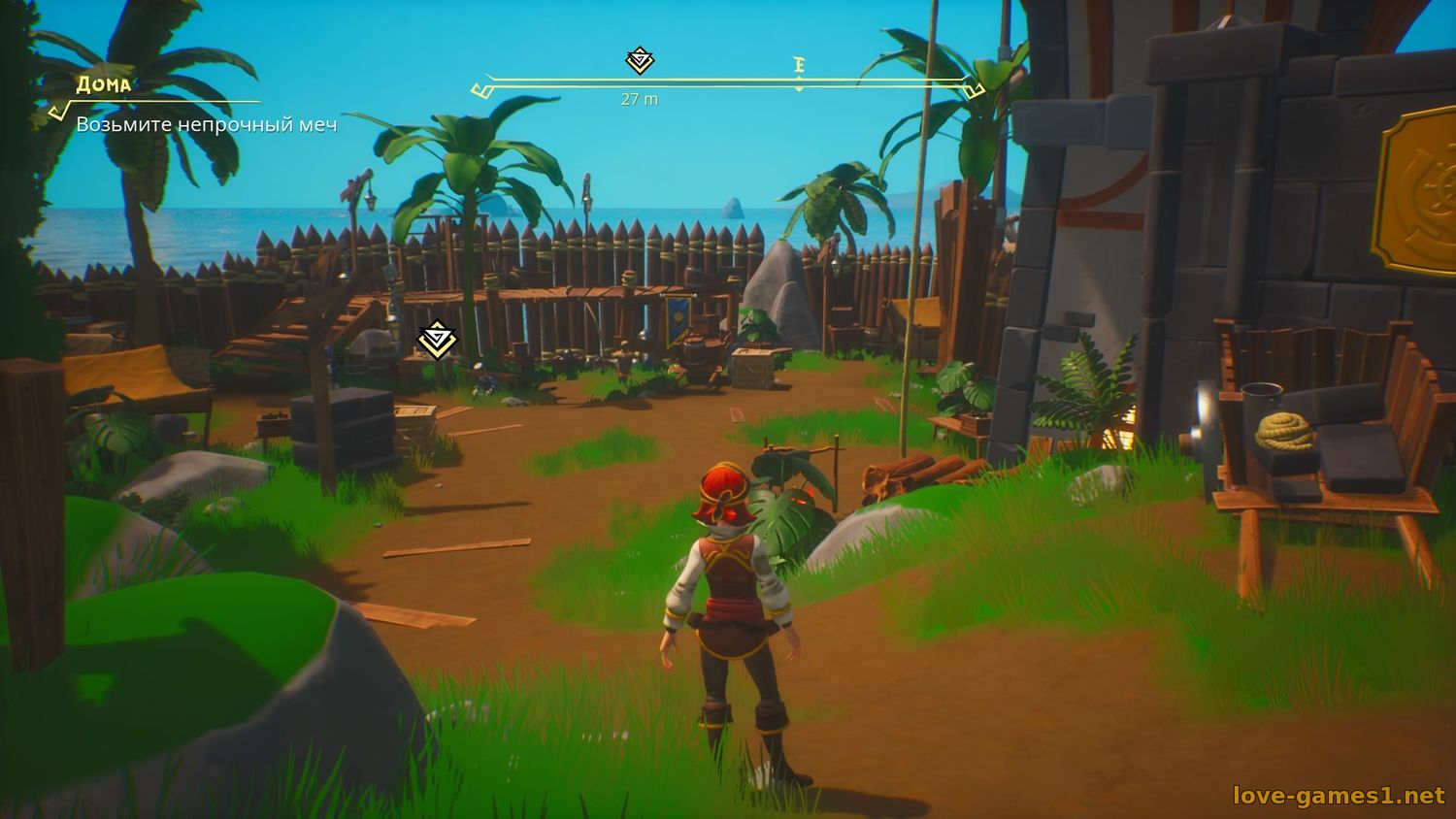Screen dimensions: 1456x819
Task: Click the objective marker on the compass bar
Action: coord(640,61)
